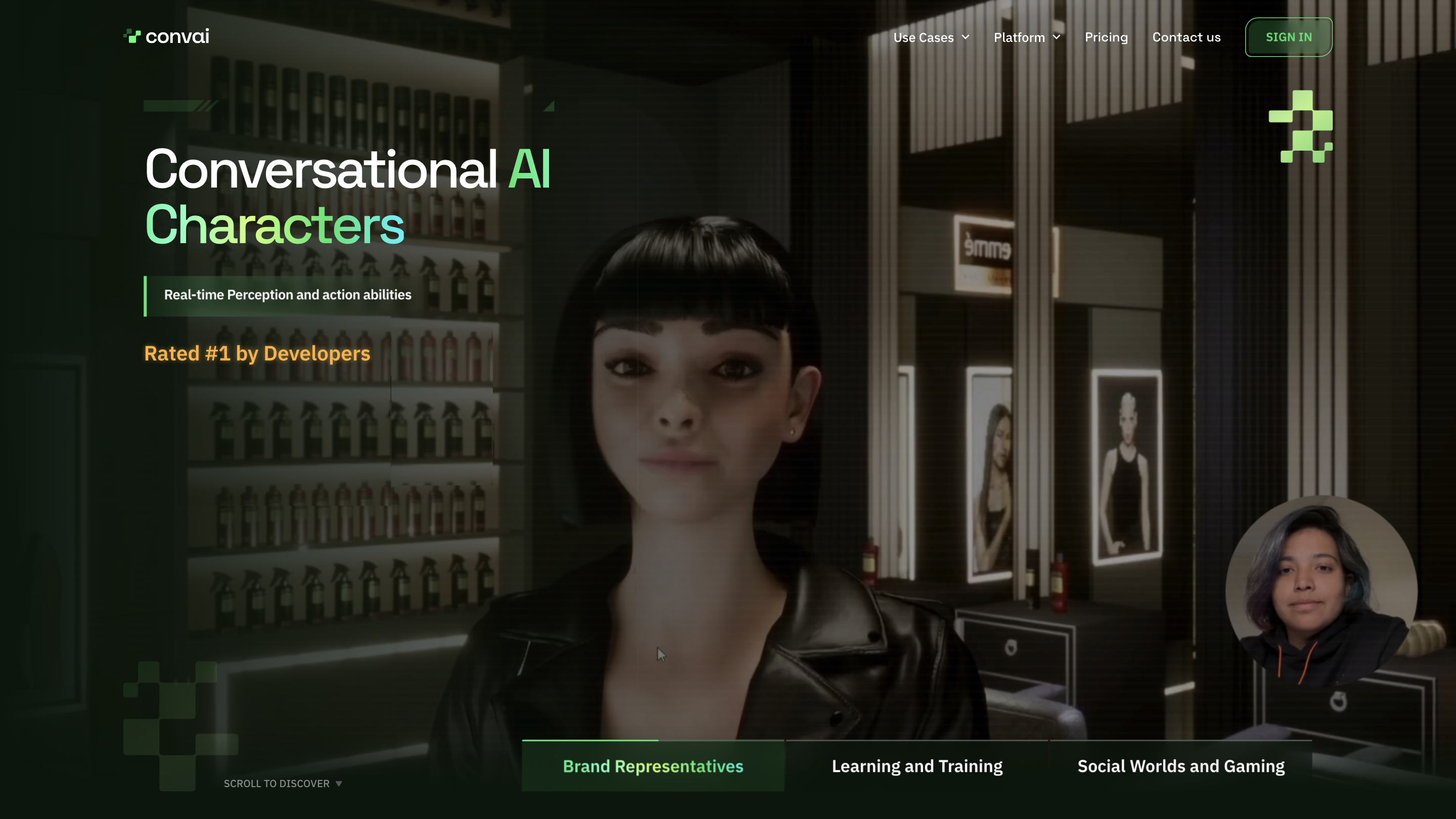Expand the Scroll to Discover section

[277, 784]
